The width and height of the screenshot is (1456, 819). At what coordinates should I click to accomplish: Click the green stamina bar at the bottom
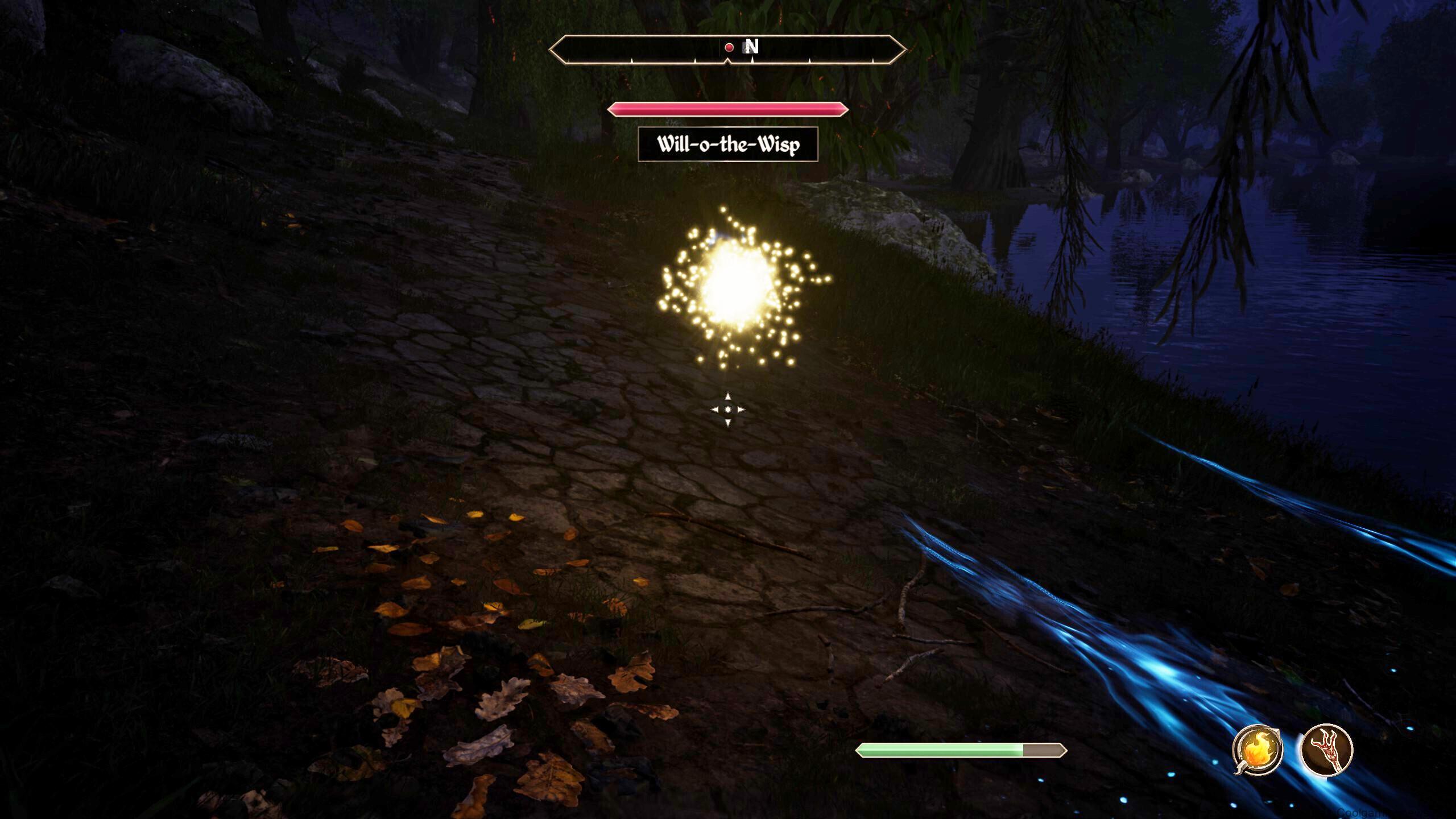tap(944, 750)
